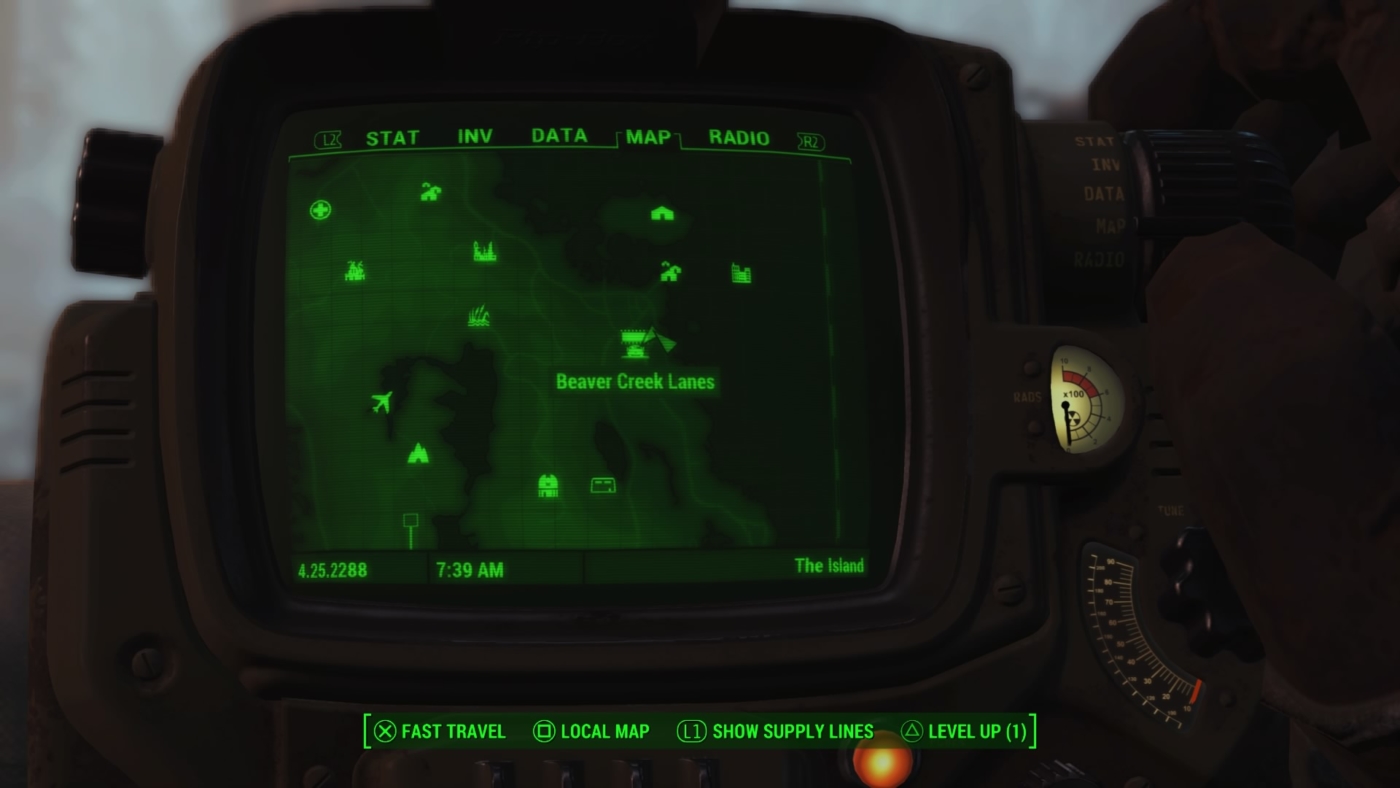The image size is (1400, 788).
Task: Select LEVEL UP to spend your point
Action: click(x=975, y=731)
